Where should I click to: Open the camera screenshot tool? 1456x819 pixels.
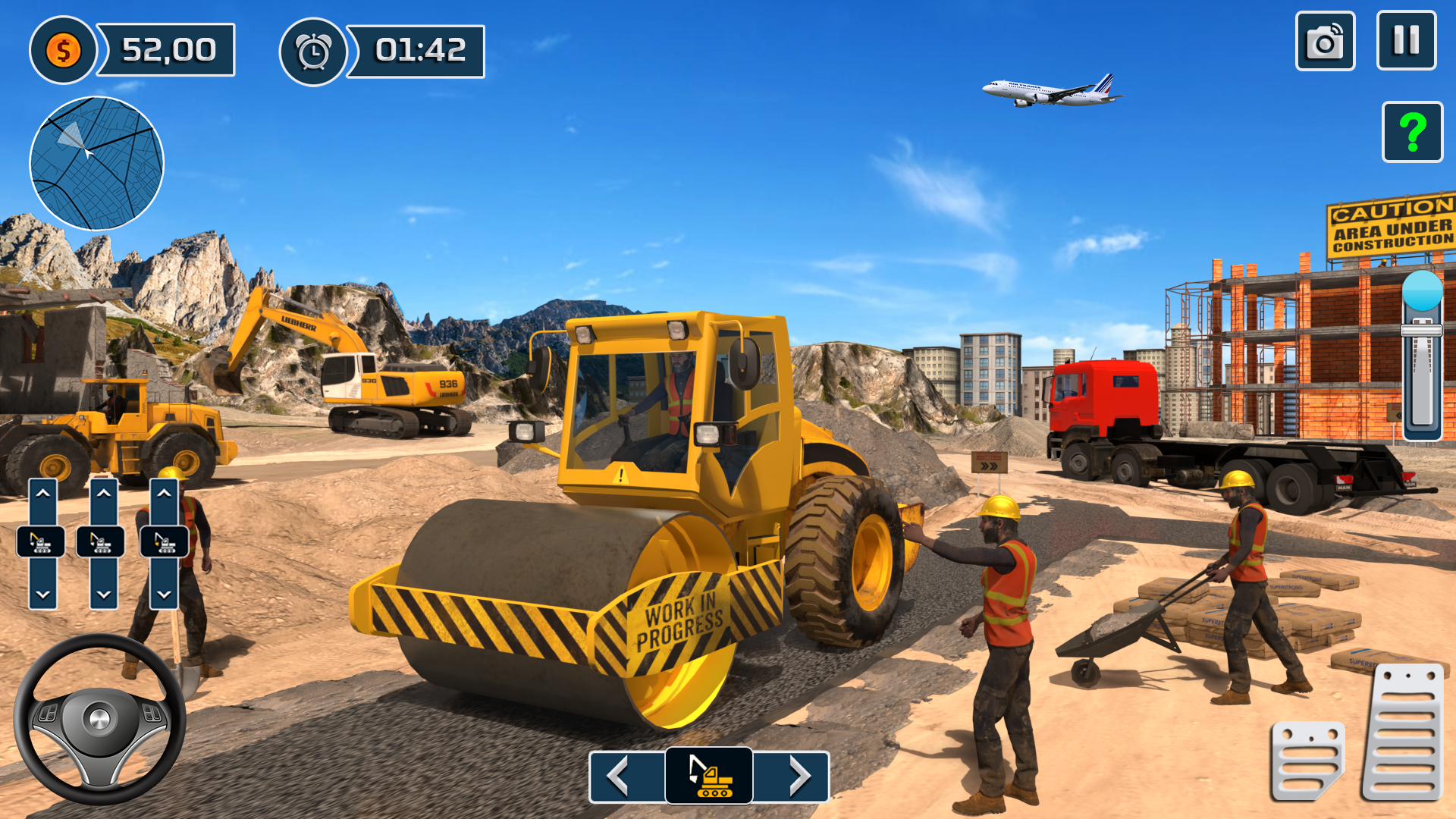1327,42
